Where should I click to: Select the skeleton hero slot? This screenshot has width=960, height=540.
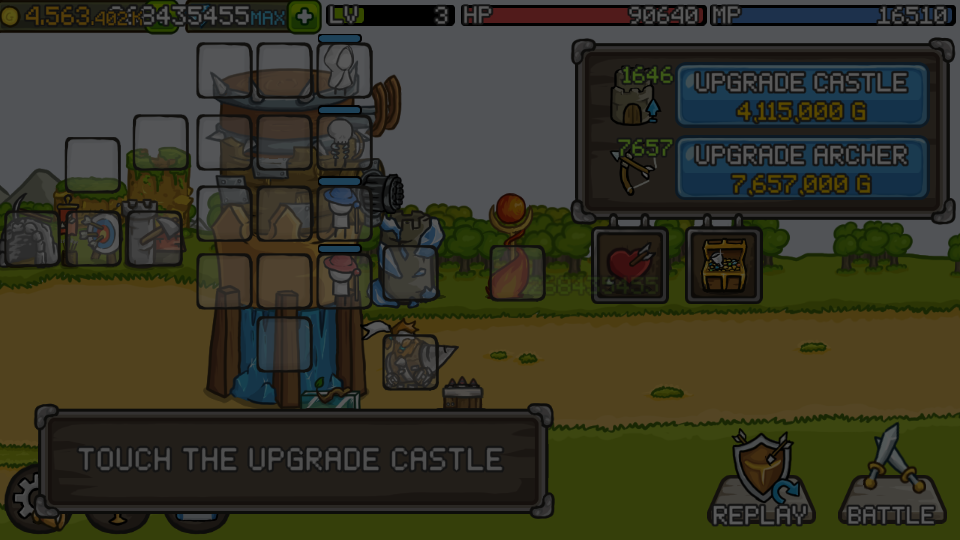coord(344,141)
